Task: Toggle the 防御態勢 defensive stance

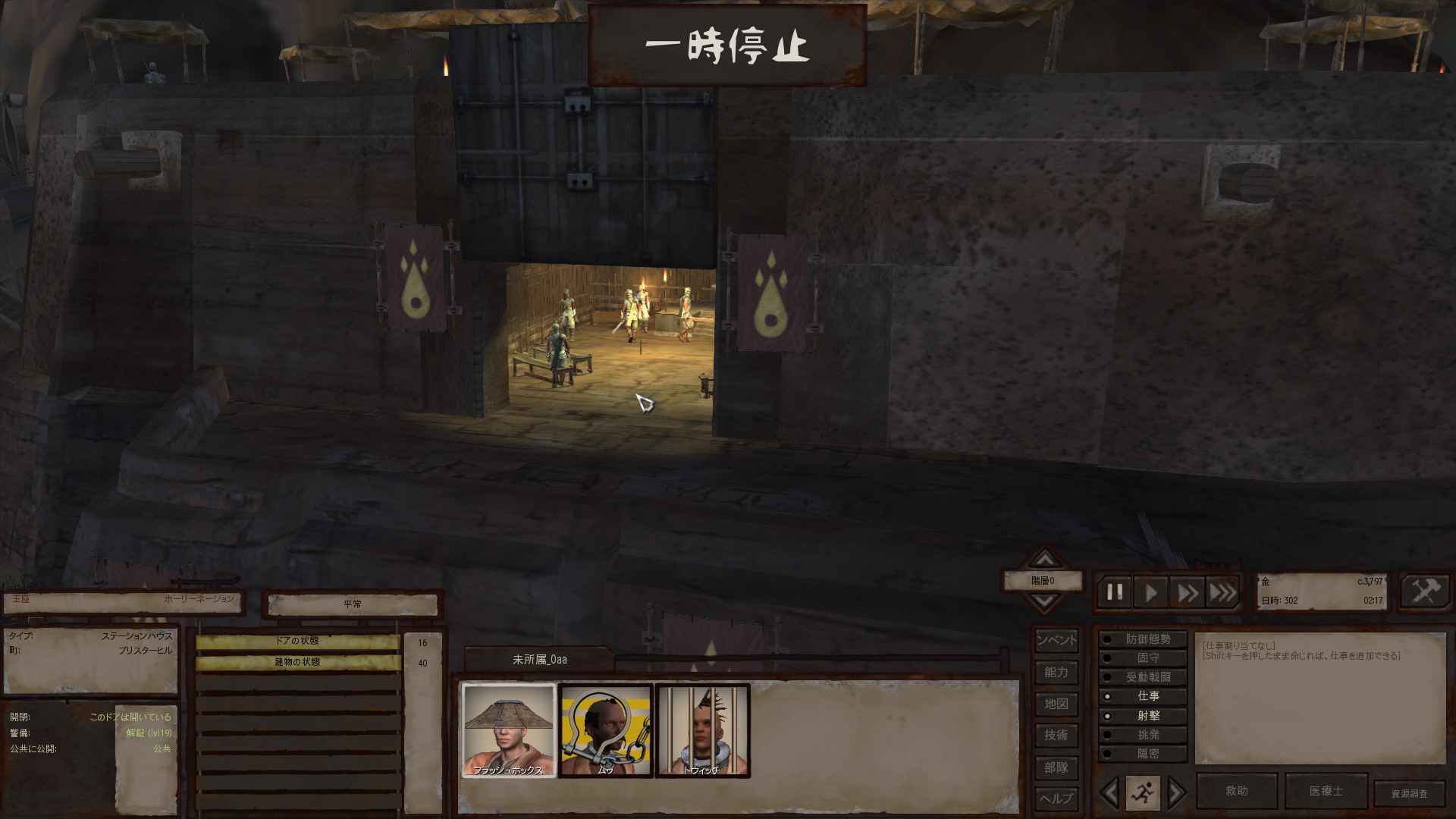Action: (x=1143, y=639)
